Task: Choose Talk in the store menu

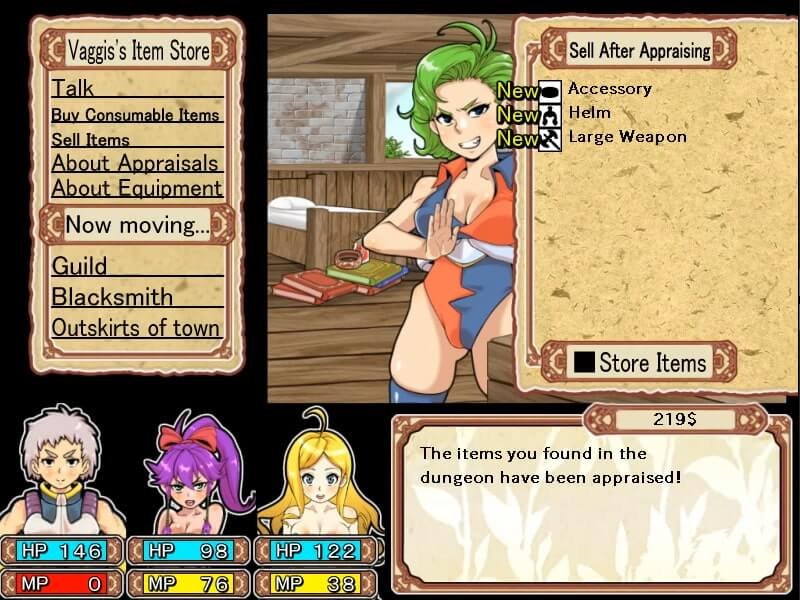Action: [73, 88]
